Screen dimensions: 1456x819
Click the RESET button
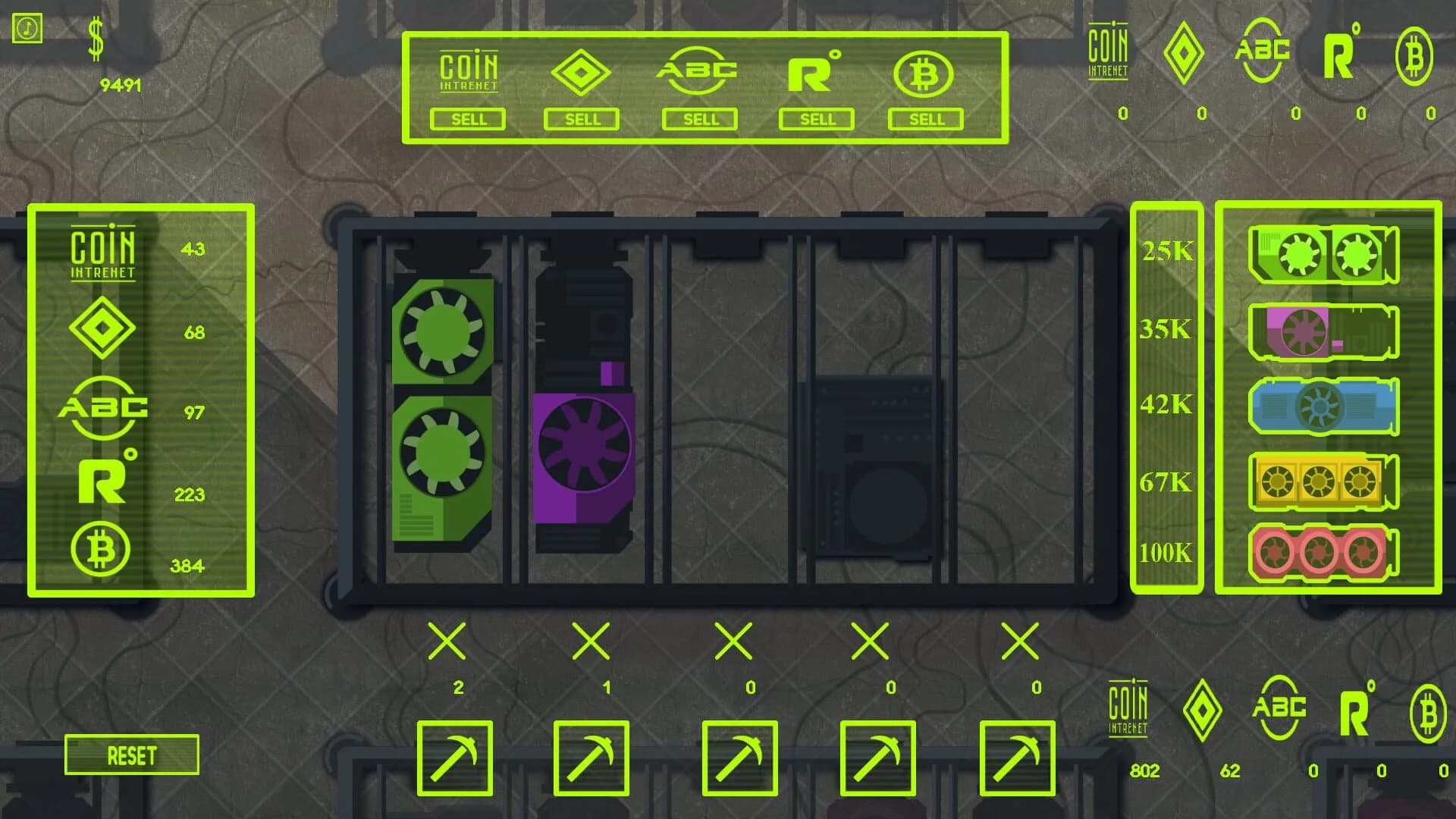(131, 755)
